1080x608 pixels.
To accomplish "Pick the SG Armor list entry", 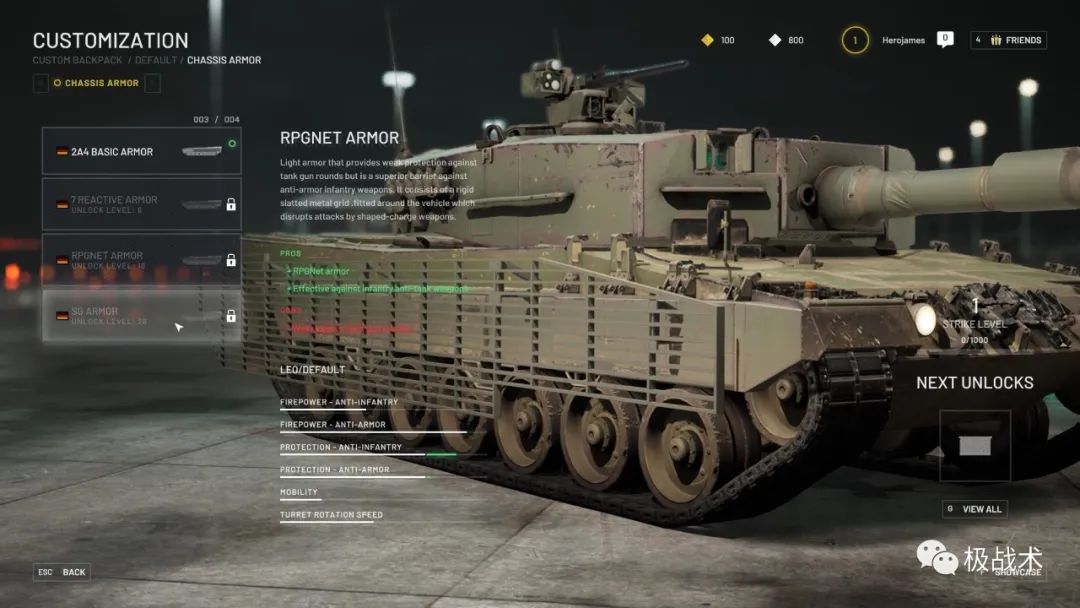I will coord(141,316).
